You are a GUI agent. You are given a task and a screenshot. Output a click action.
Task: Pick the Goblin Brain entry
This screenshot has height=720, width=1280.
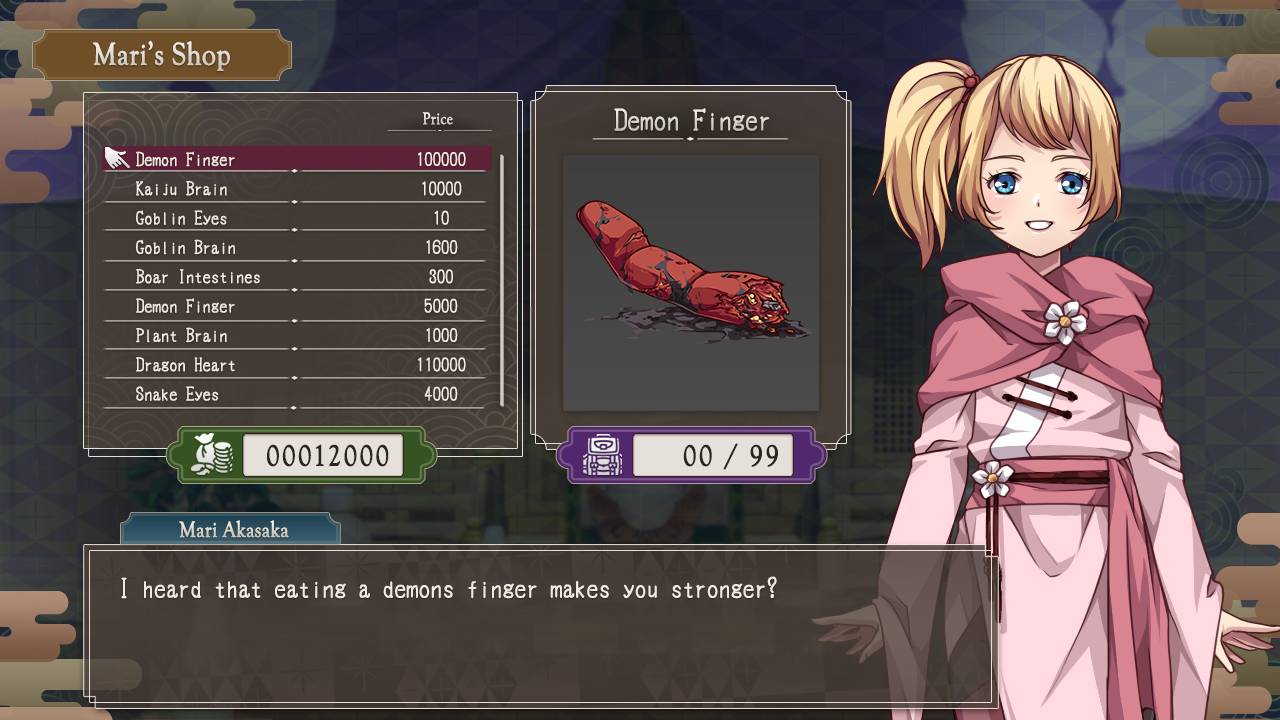click(298, 248)
